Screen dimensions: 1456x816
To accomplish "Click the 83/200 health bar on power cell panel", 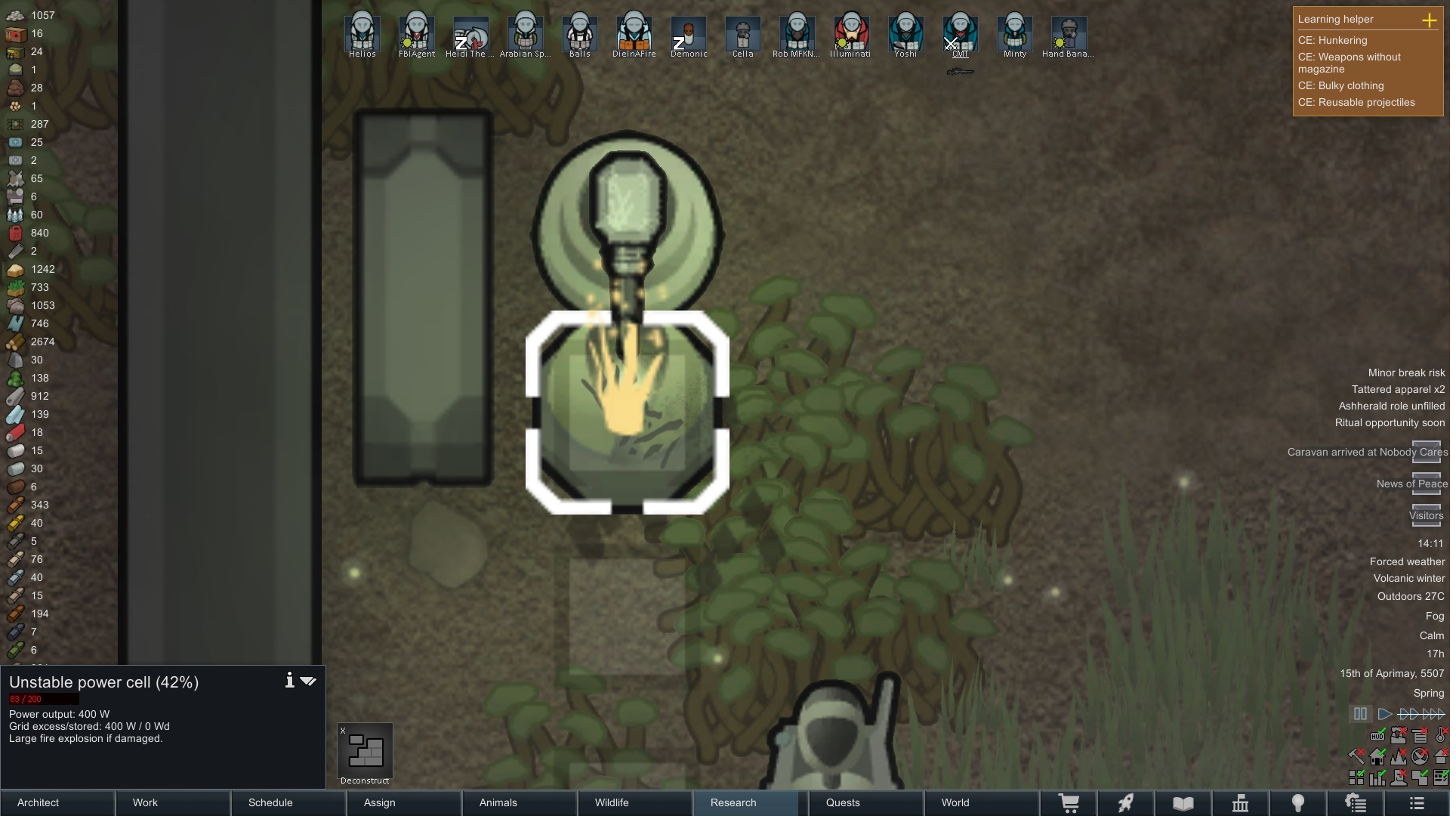I will tap(43, 700).
